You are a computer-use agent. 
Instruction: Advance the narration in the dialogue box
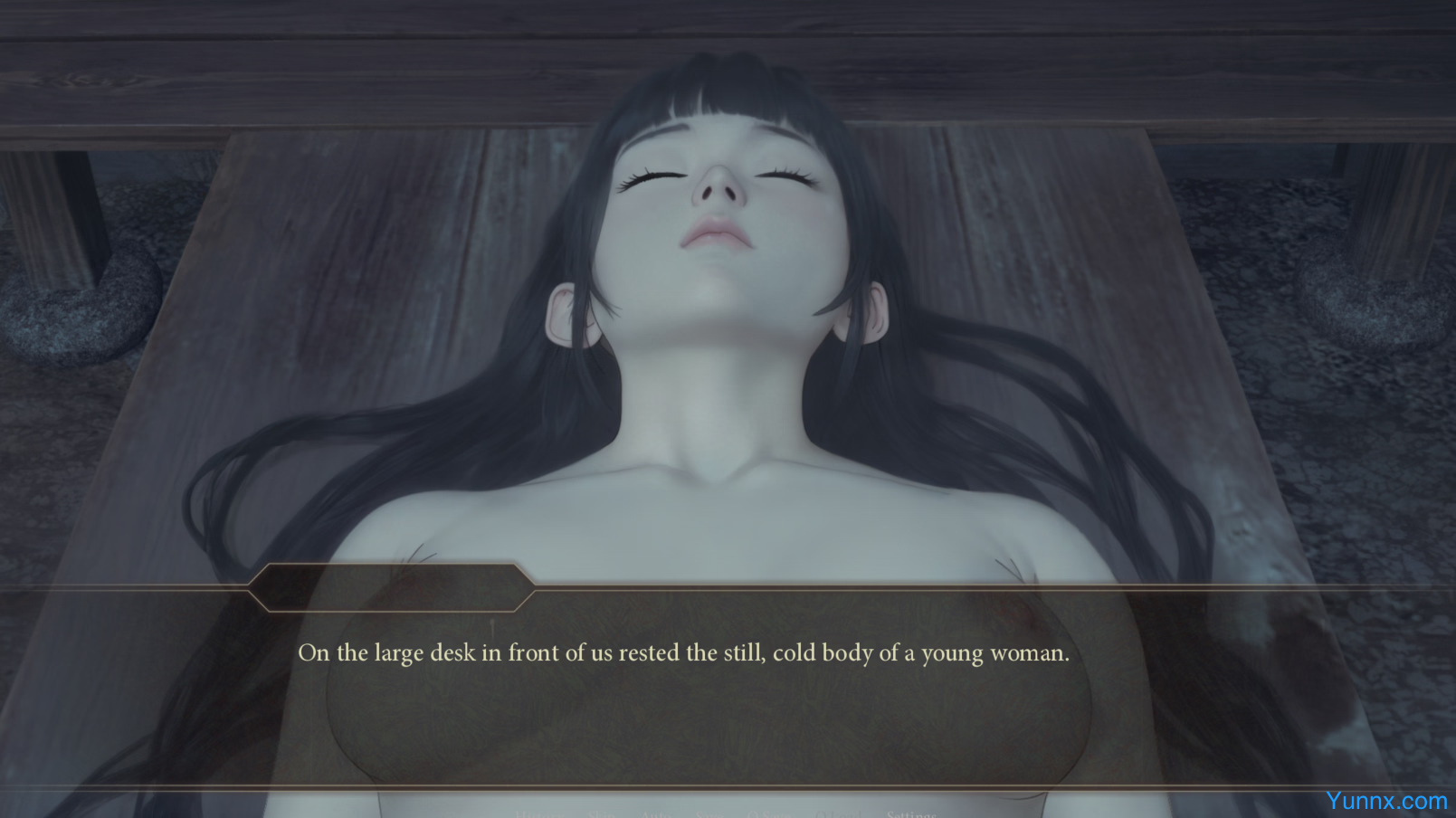point(683,688)
